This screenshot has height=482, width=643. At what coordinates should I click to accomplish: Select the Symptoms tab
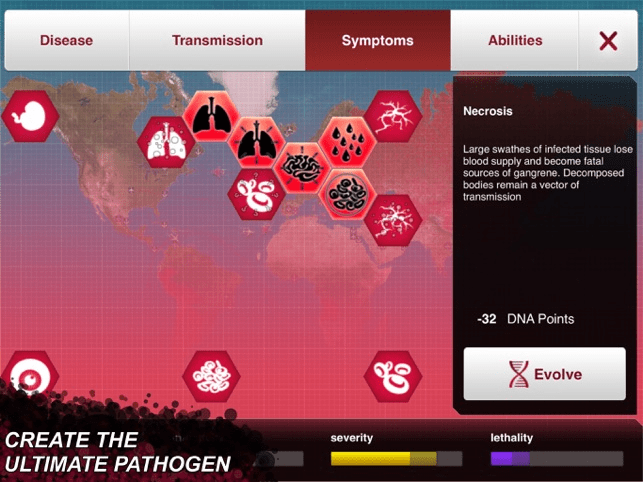point(377,41)
